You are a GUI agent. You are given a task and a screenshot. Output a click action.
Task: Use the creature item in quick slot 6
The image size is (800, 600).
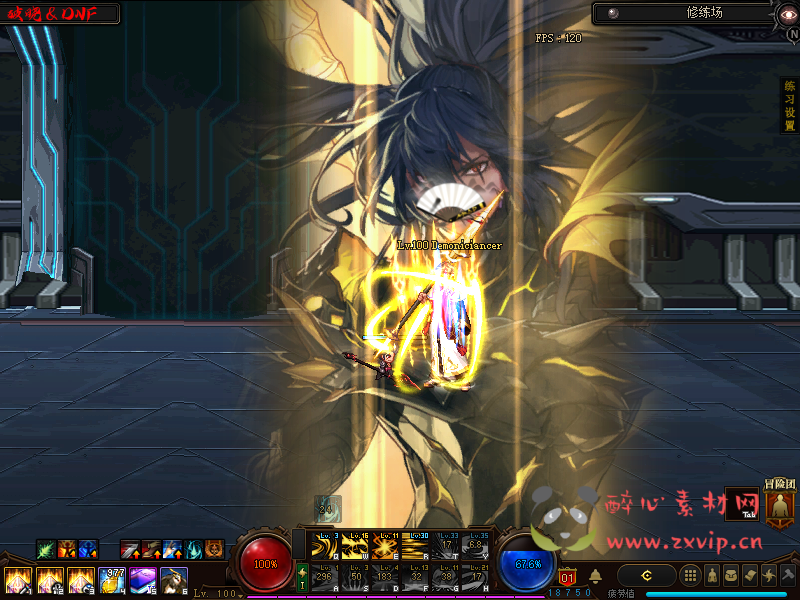tap(173, 580)
